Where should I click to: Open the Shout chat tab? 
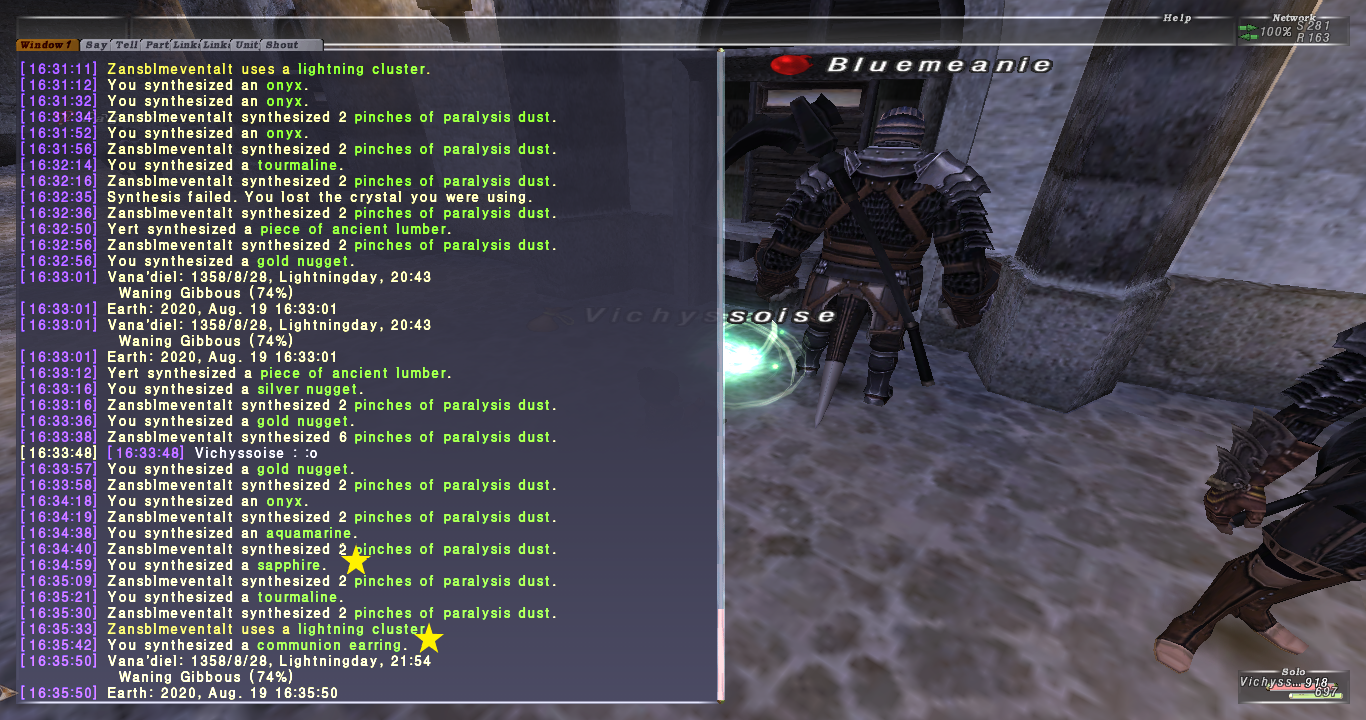[282, 45]
